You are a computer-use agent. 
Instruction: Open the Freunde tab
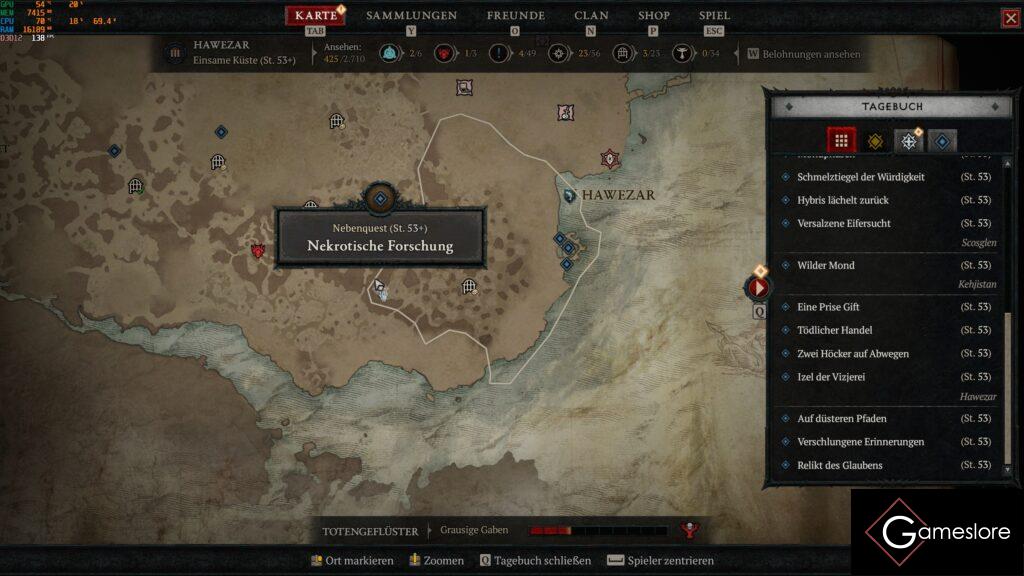[x=515, y=16]
